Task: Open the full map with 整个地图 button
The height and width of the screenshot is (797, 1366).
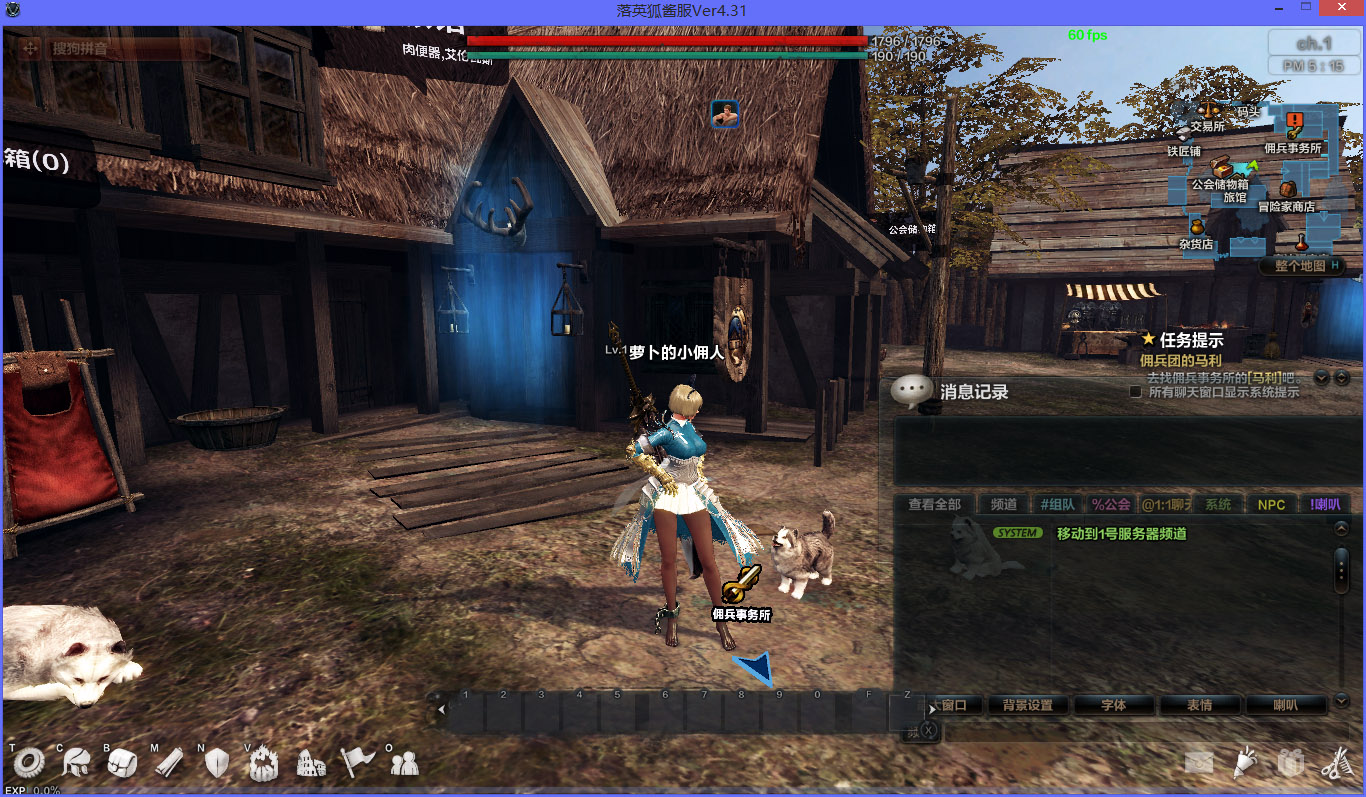Action: point(1305,266)
